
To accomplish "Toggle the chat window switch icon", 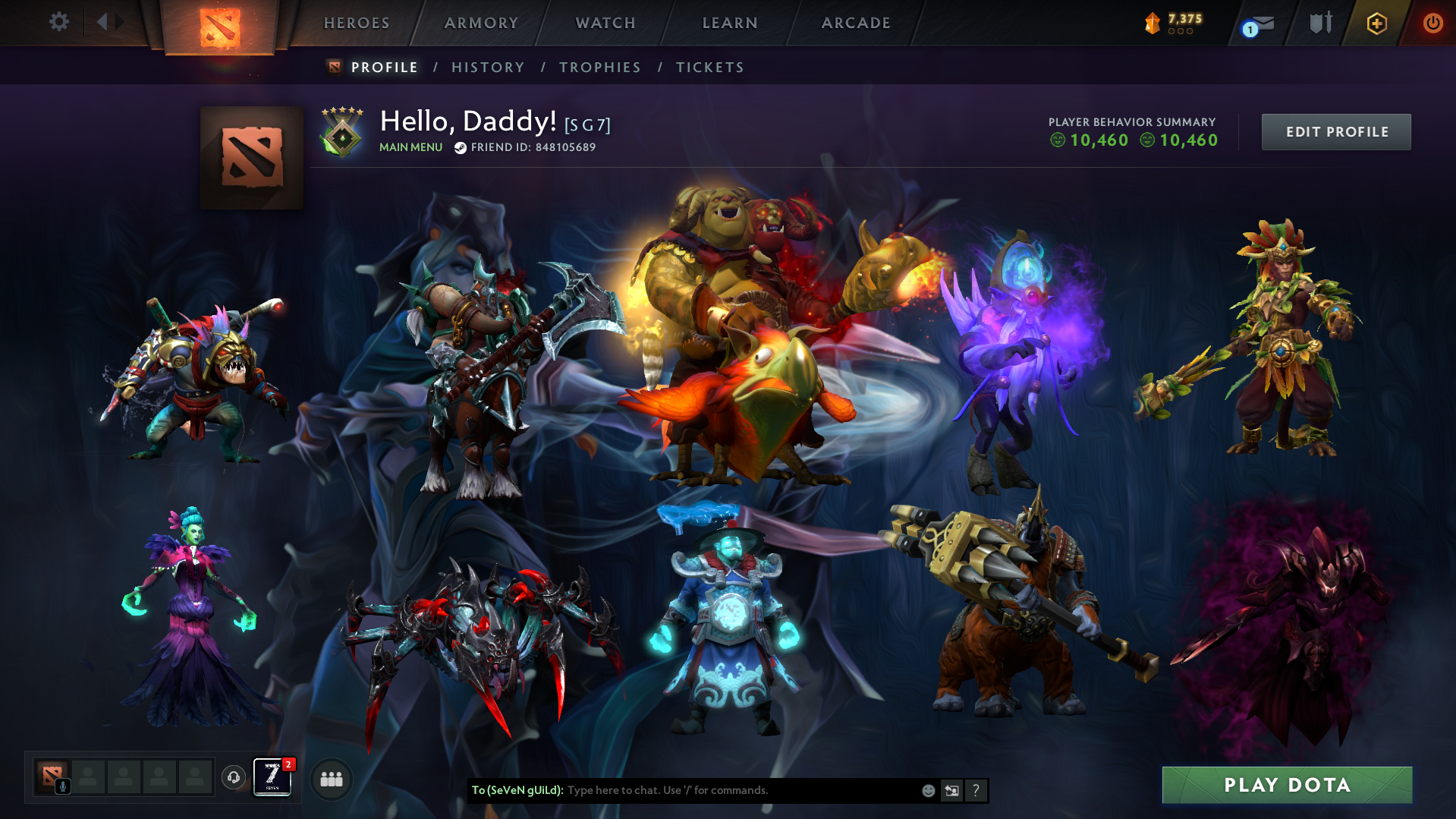I will tap(951, 790).
